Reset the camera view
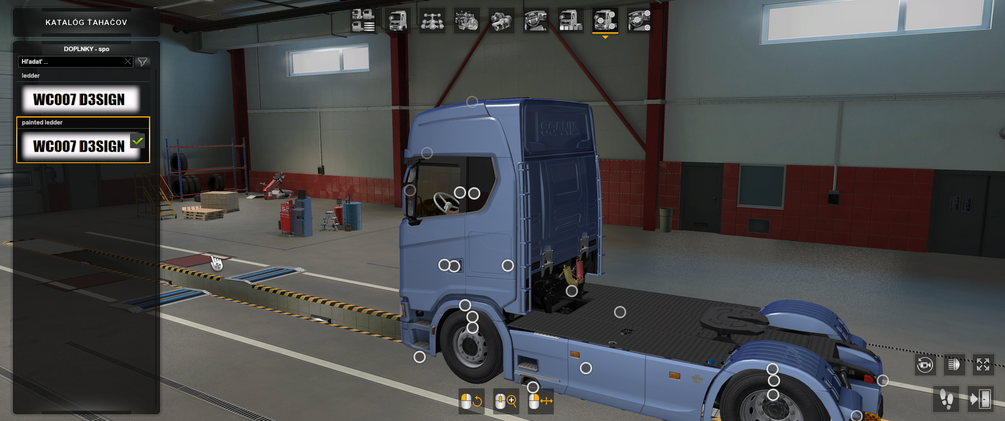1005x421 pixels. tap(925, 365)
